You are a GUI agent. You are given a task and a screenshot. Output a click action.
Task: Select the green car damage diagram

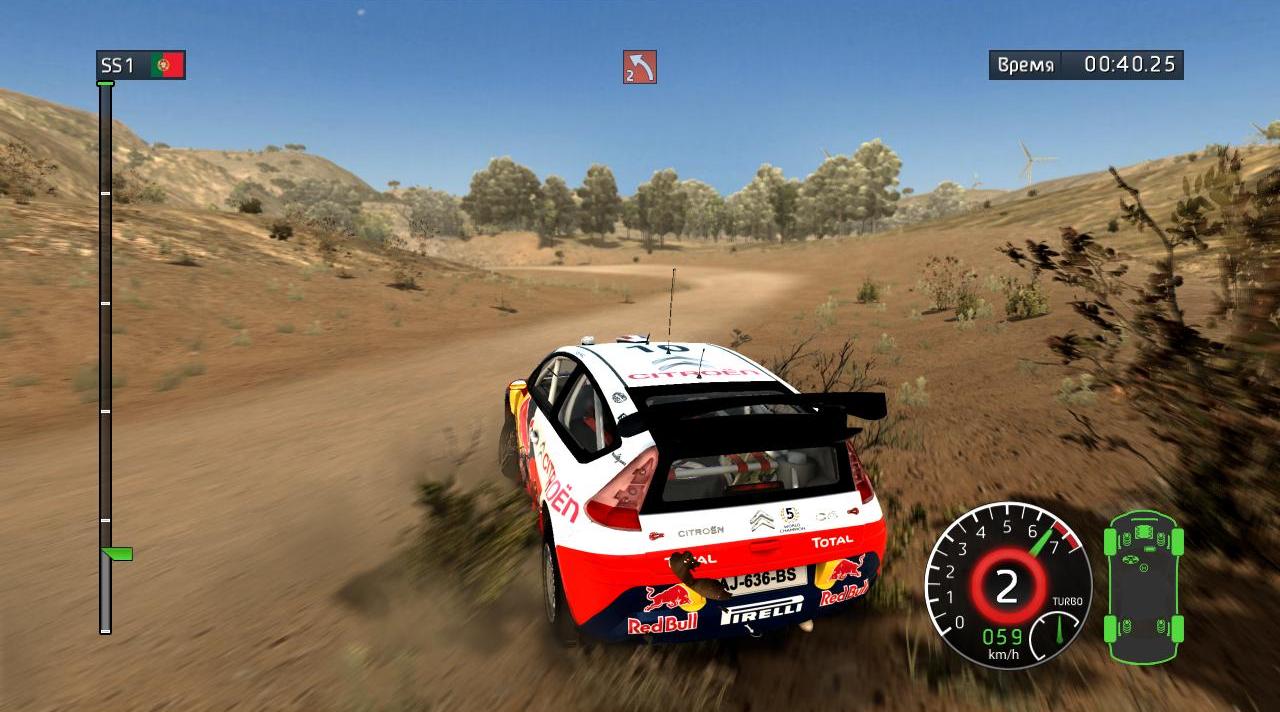(1143, 586)
